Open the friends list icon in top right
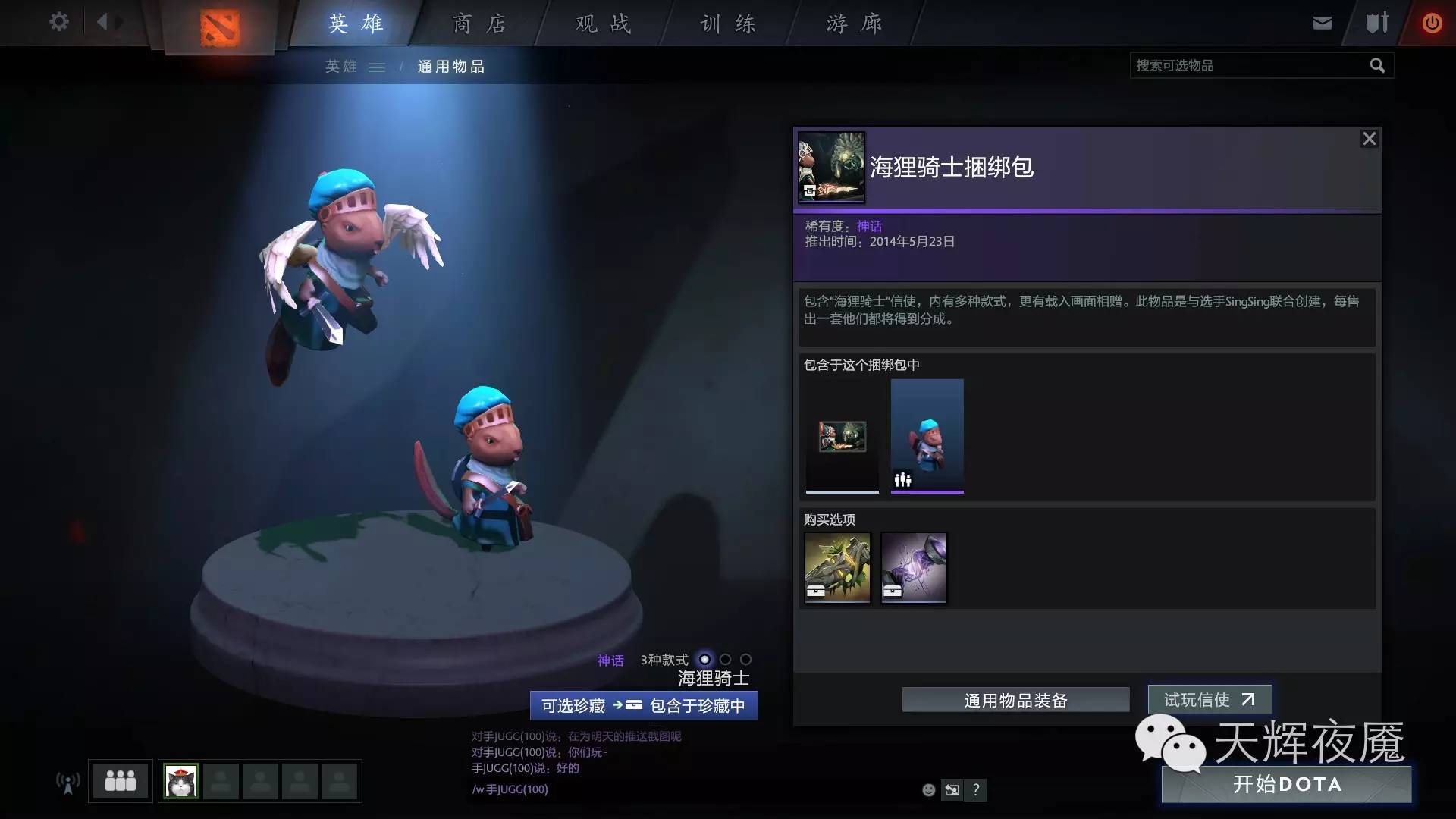This screenshot has width=1456, height=819. tap(1376, 23)
